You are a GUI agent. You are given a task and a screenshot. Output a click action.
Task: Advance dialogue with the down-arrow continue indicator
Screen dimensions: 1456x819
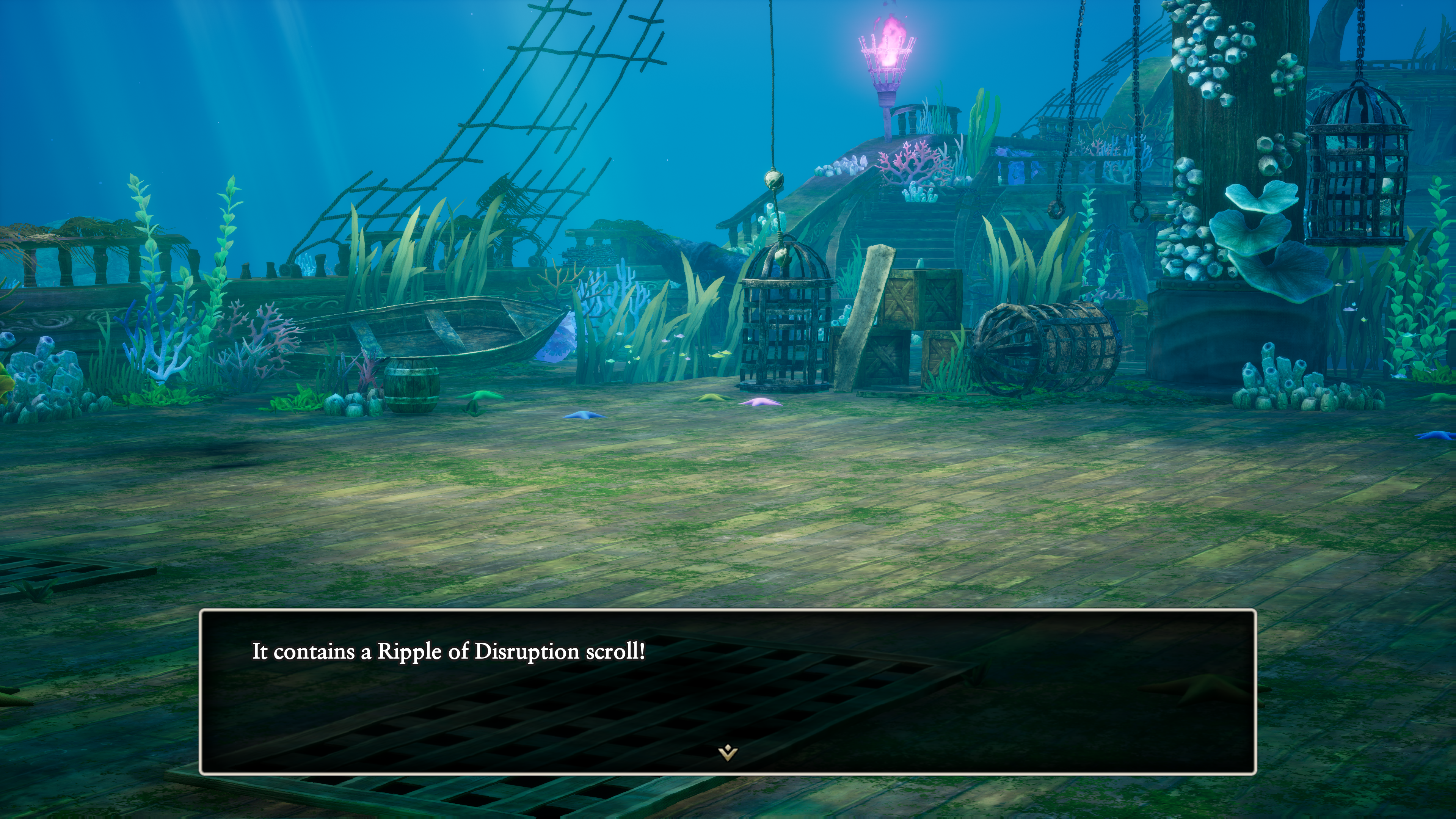coord(728,752)
